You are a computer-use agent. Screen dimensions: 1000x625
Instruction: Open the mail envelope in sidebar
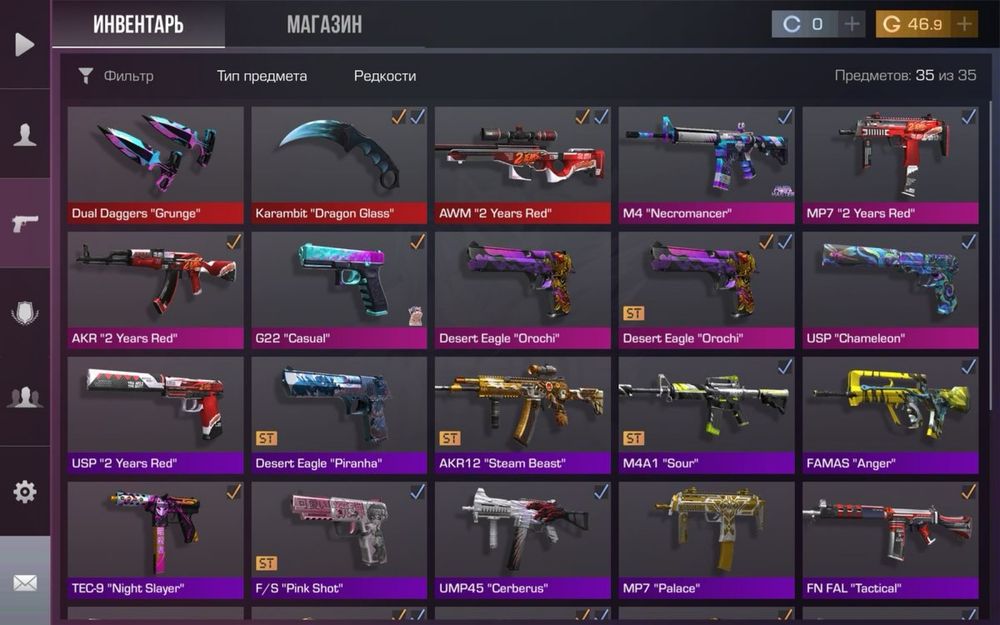(x=25, y=582)
